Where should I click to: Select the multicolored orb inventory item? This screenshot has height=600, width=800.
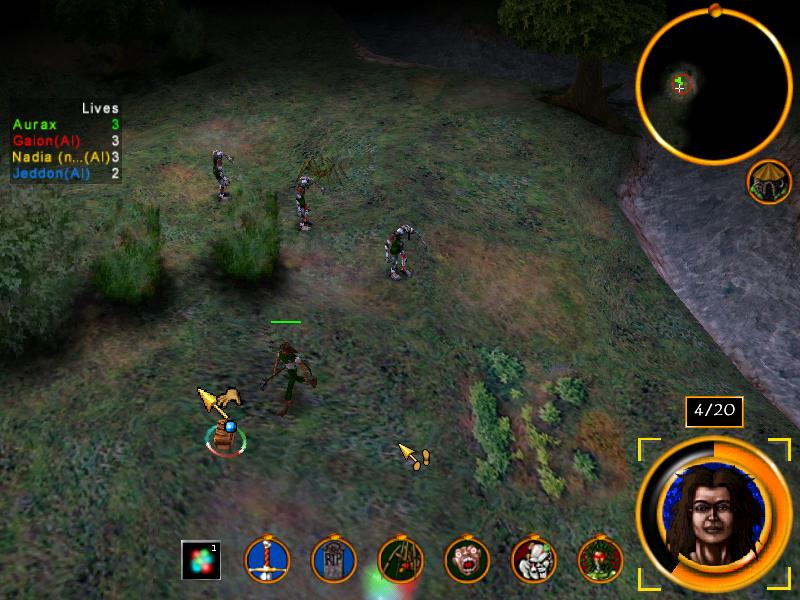tap(200, 560)
